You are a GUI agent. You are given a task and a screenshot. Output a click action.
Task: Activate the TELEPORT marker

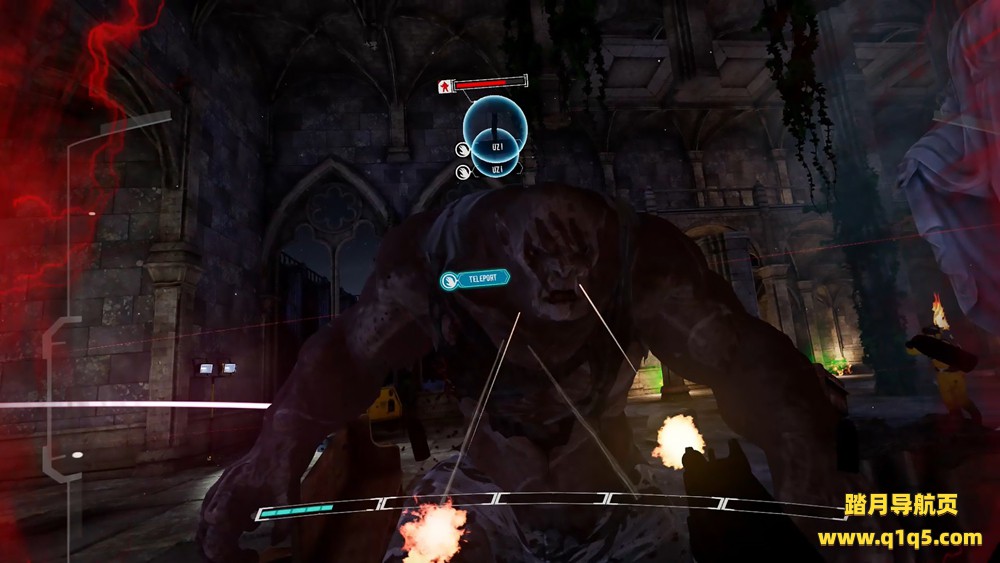[475, 279]
